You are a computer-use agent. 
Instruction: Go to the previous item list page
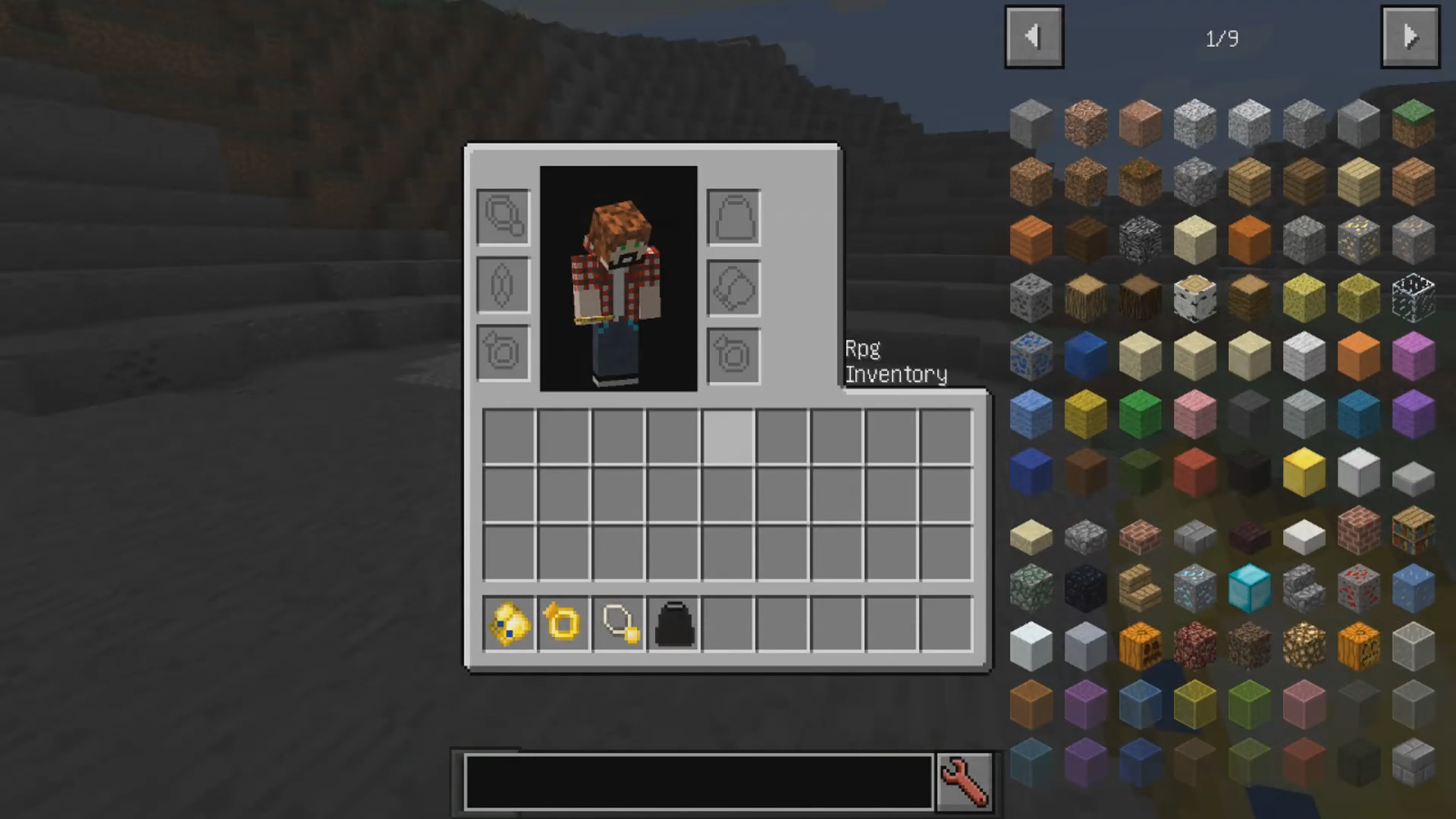point(1034,37)
